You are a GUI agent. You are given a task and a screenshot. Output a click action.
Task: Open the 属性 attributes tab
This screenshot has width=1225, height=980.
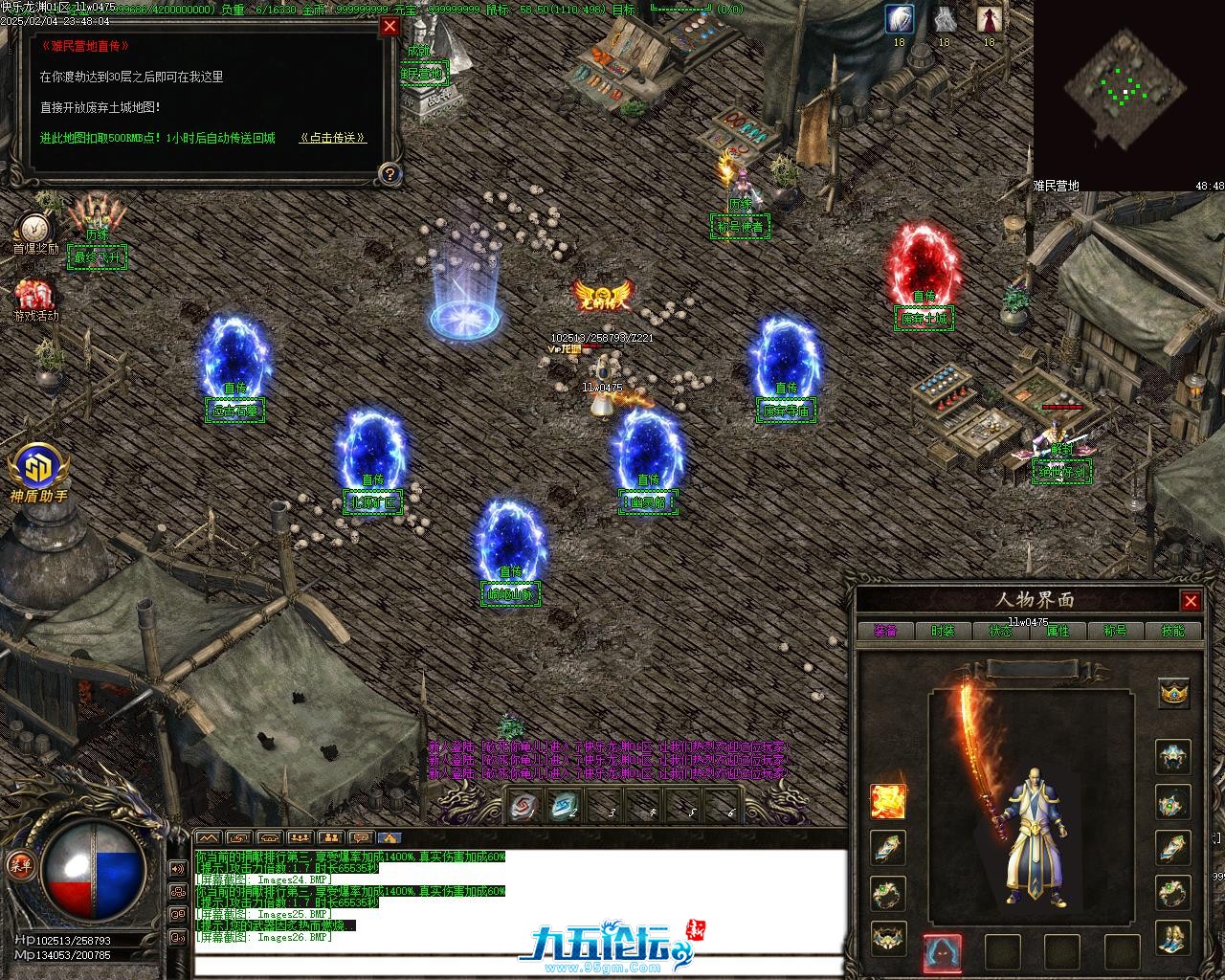click(1058, 631)
